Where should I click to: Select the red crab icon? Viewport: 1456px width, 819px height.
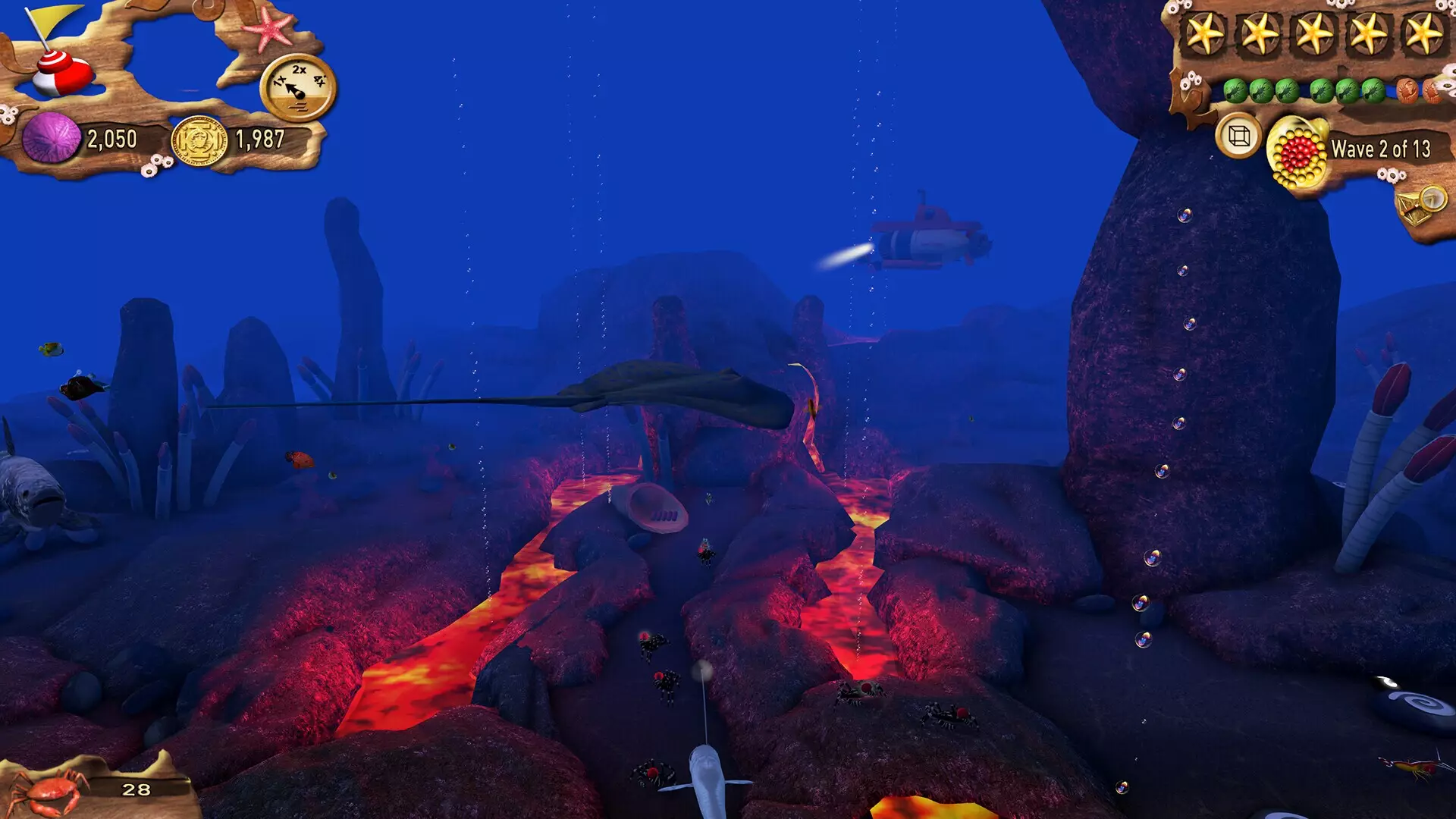pos(49,790)
